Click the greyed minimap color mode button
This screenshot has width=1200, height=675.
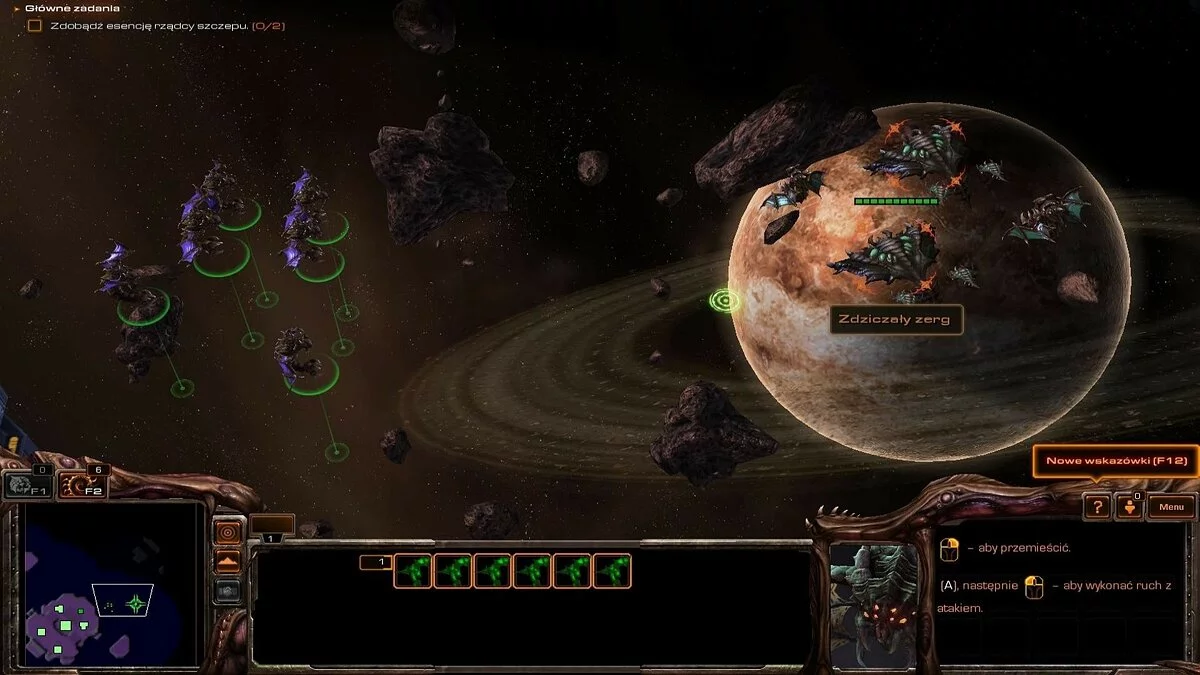coord(228,591)
